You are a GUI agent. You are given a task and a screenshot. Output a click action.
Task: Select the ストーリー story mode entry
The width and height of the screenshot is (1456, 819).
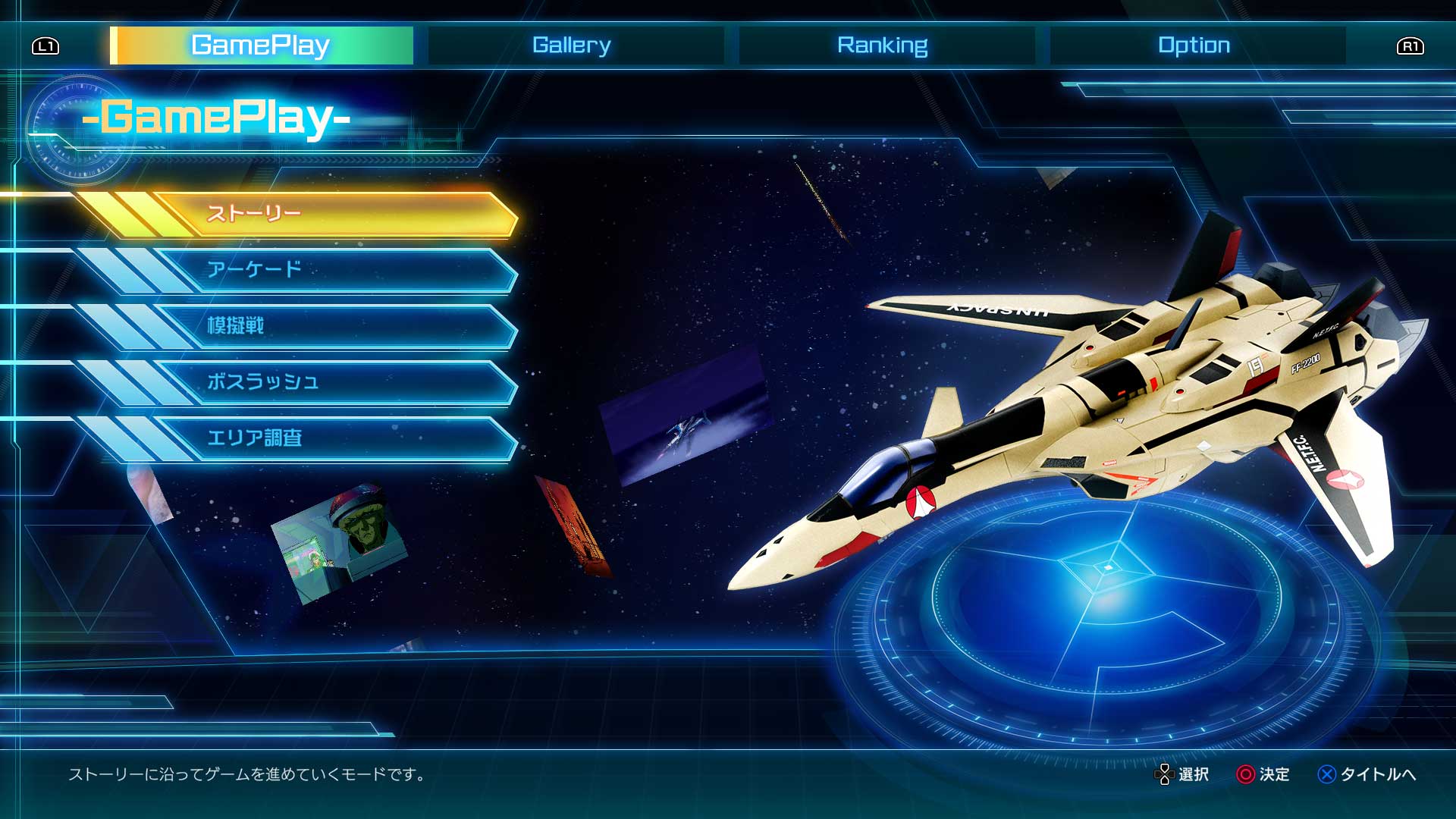334,214
